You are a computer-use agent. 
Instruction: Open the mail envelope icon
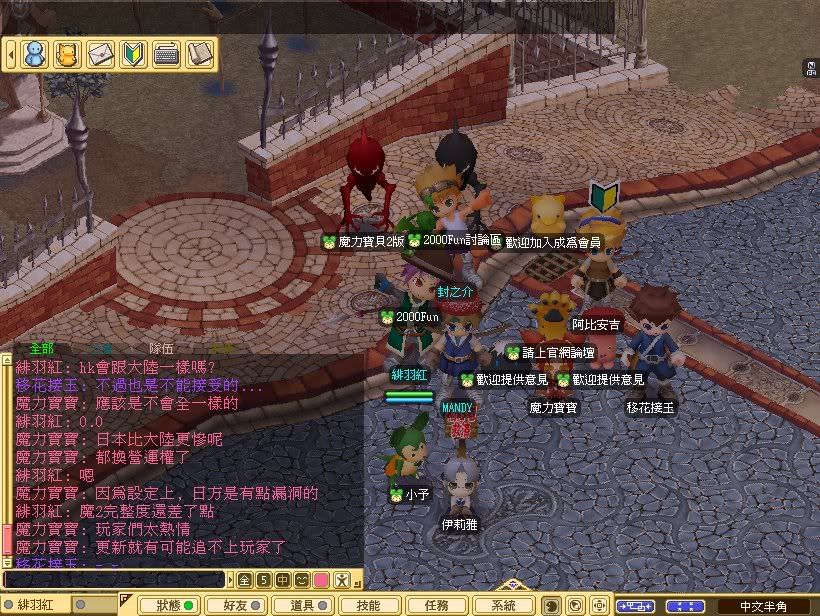[101, 53]
